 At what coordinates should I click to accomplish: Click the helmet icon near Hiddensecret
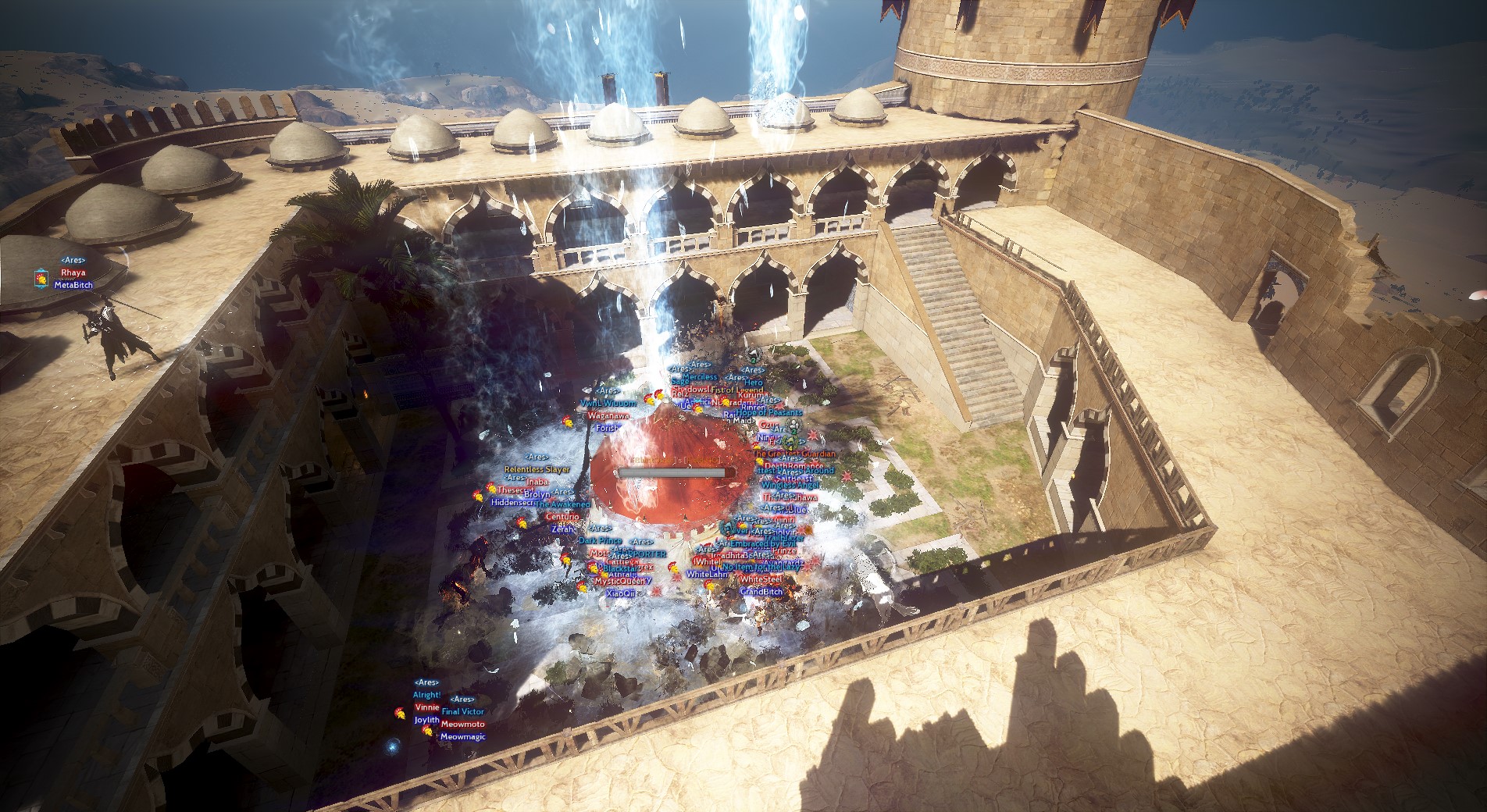click(x=479, y=497)
